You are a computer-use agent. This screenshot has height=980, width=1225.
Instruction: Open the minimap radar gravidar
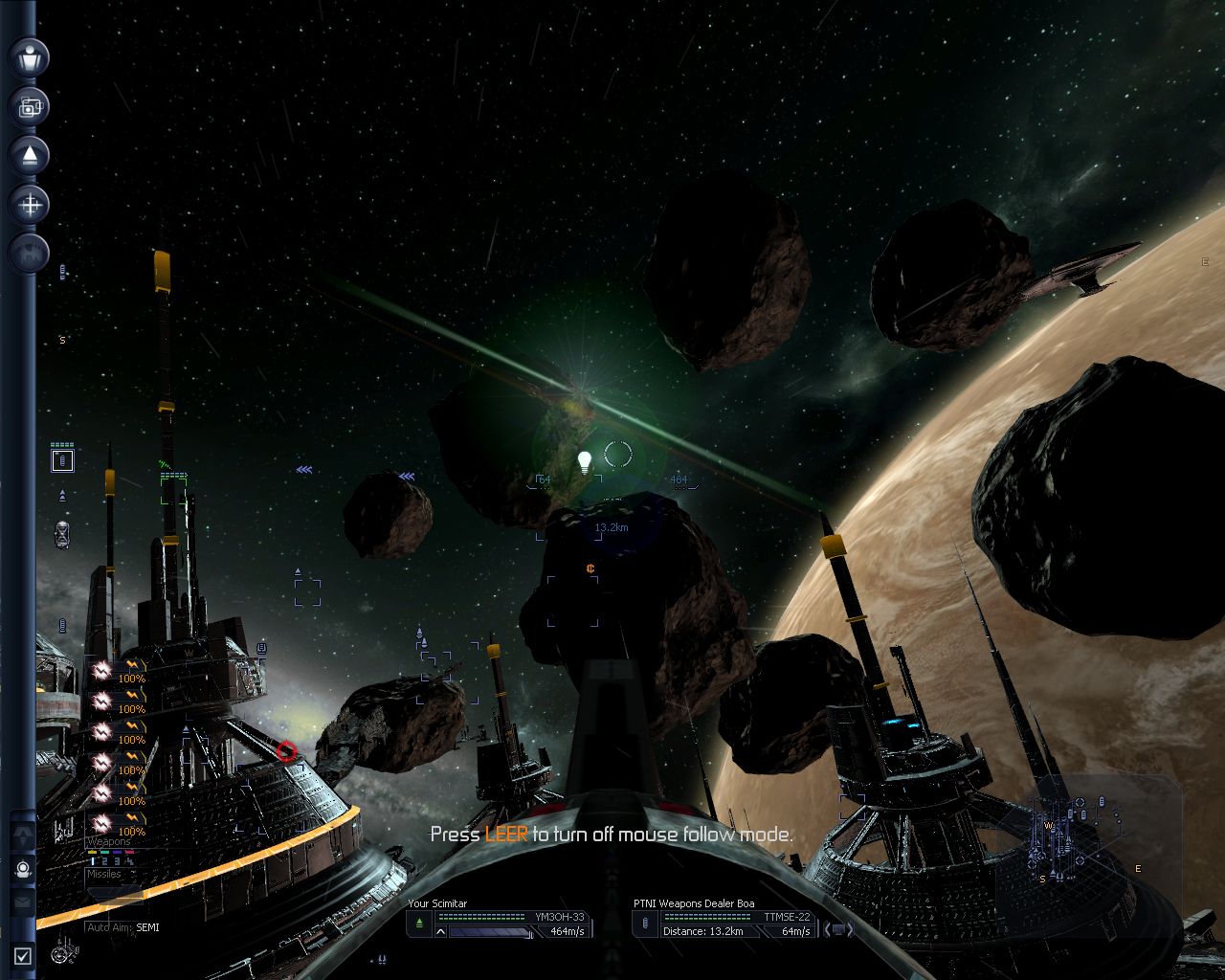point(1087,842)
